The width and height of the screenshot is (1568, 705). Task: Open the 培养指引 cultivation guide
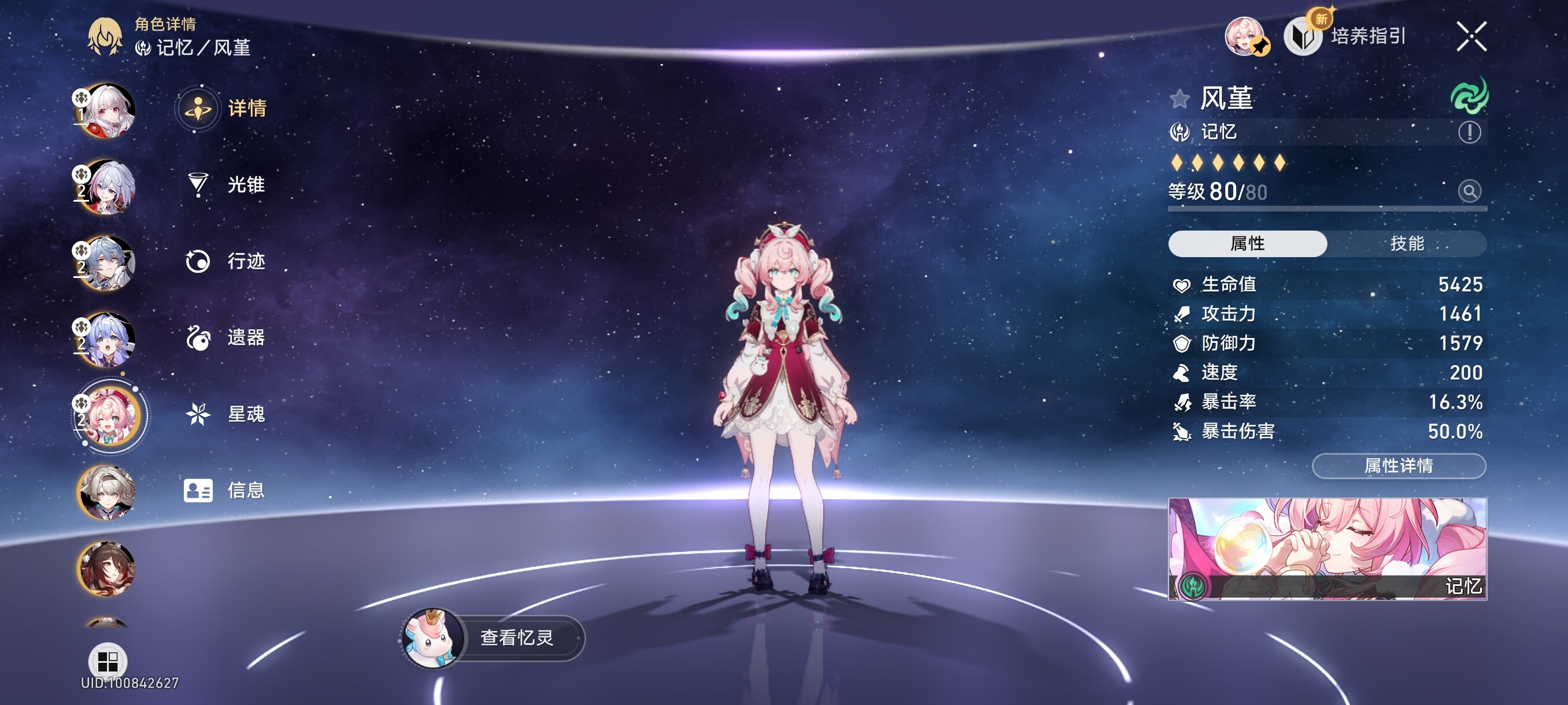(1345, 36)
